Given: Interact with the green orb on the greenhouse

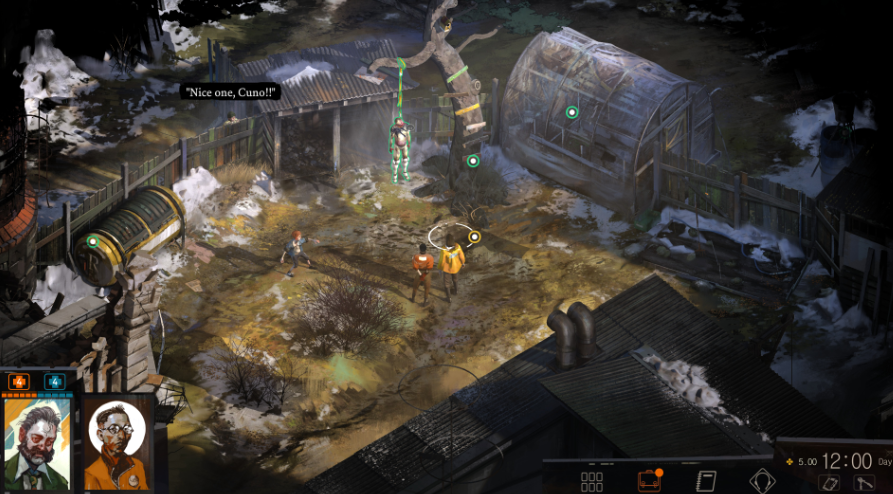Looking at the screenshot, I should click(x=572, y=112).
